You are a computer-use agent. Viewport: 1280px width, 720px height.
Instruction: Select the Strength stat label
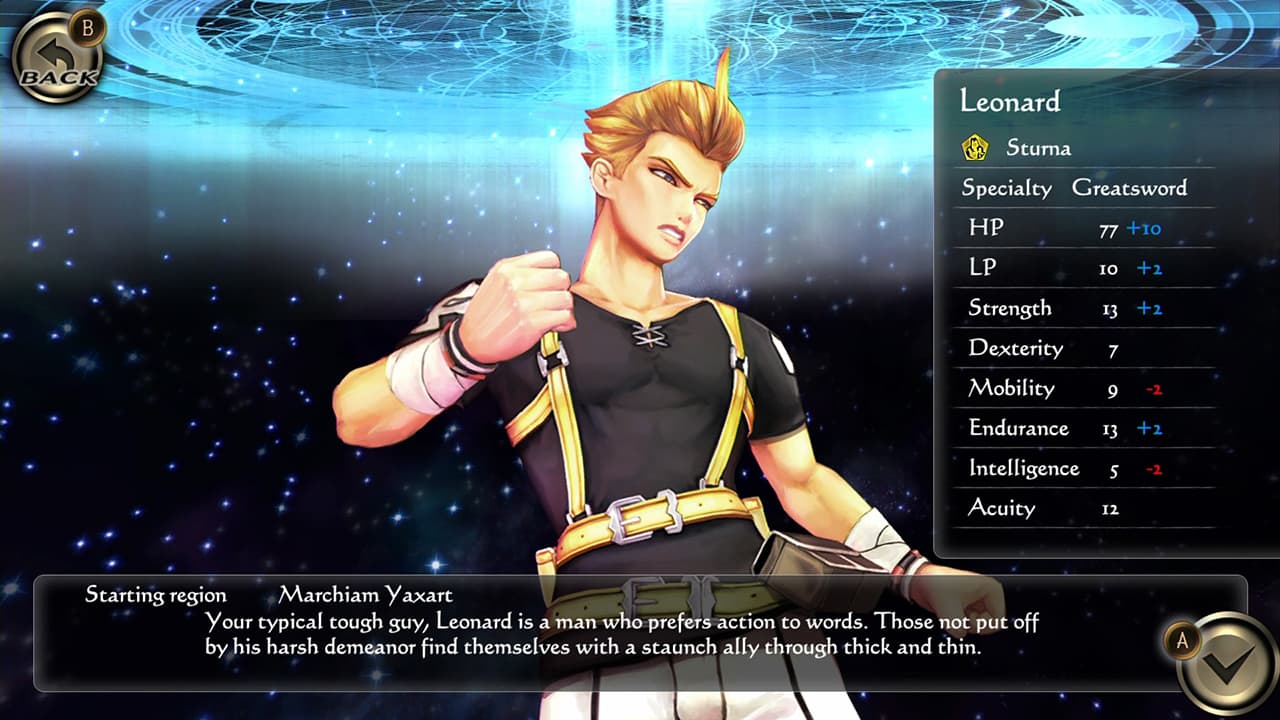tap(1008, 308)
